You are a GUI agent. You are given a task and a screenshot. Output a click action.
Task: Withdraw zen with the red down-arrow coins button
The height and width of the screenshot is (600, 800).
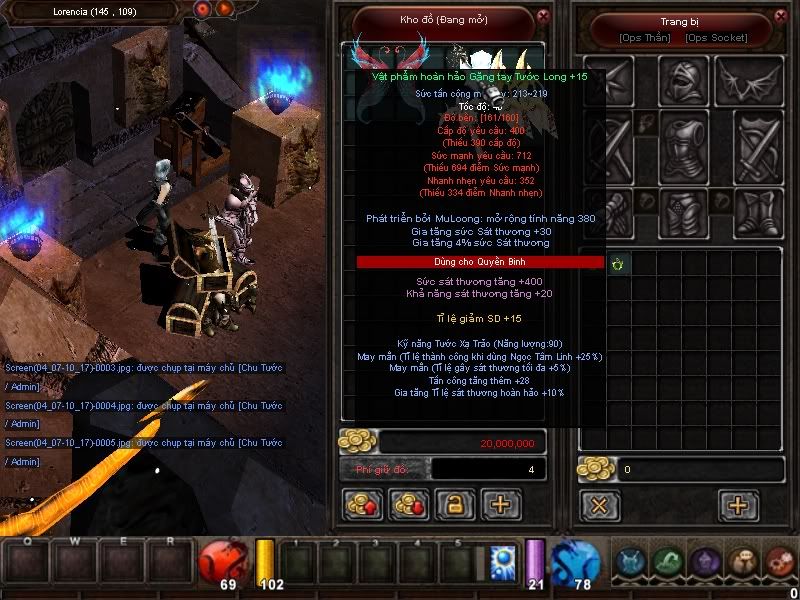(x=409, y=505)
